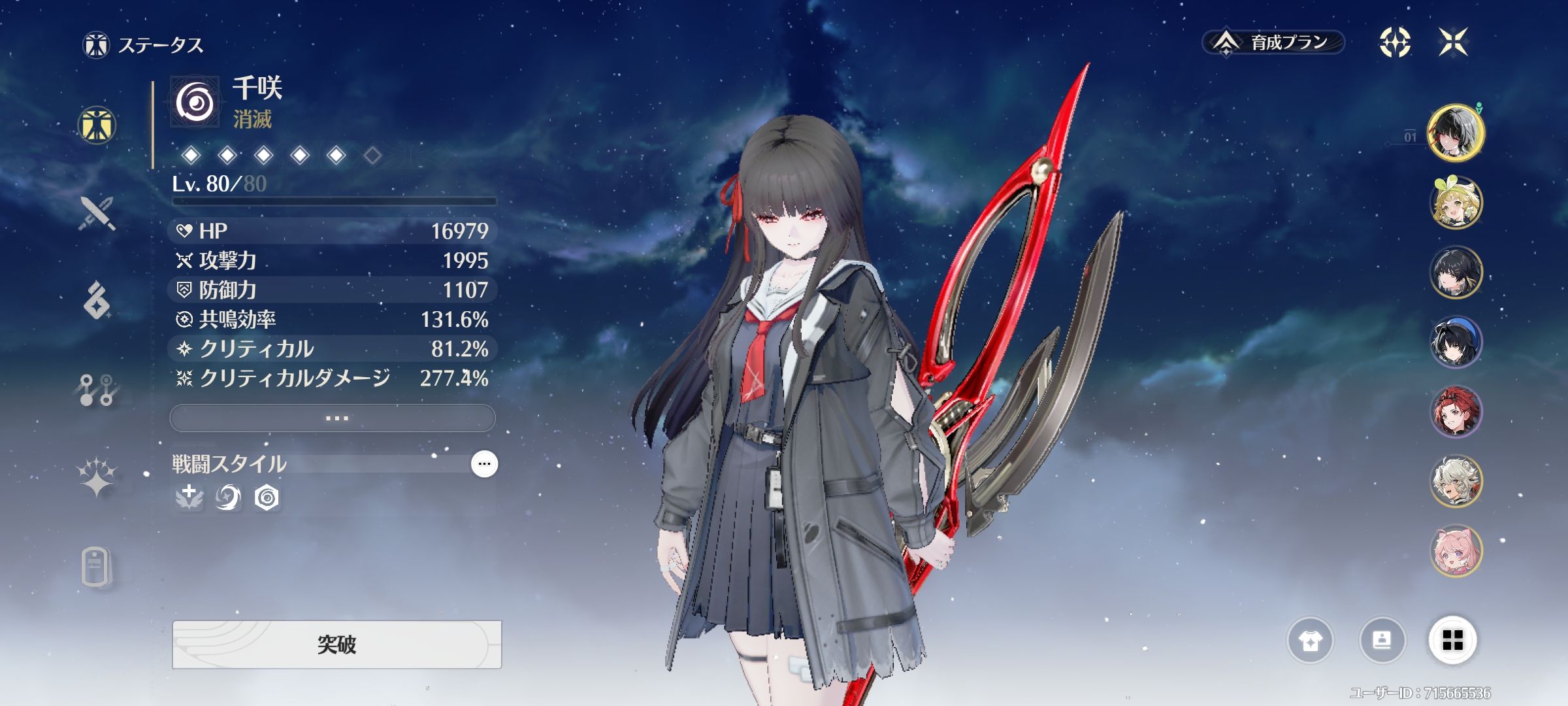The width and height of the screenshot is (1568, 706).
Task: Choose the white-haired character portrait
Action: tap(1456, 482)
